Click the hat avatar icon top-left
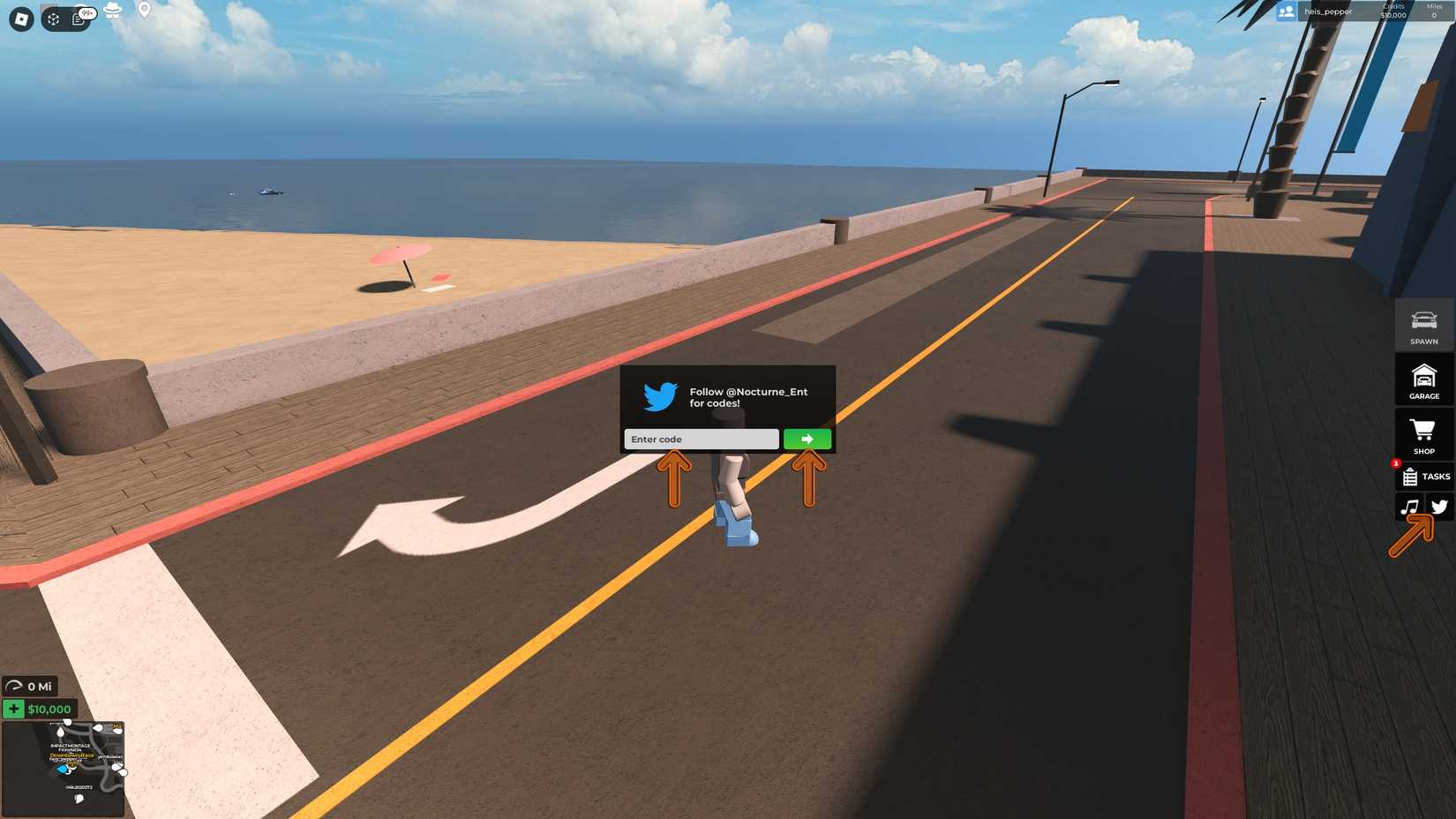 pos(112,11)
